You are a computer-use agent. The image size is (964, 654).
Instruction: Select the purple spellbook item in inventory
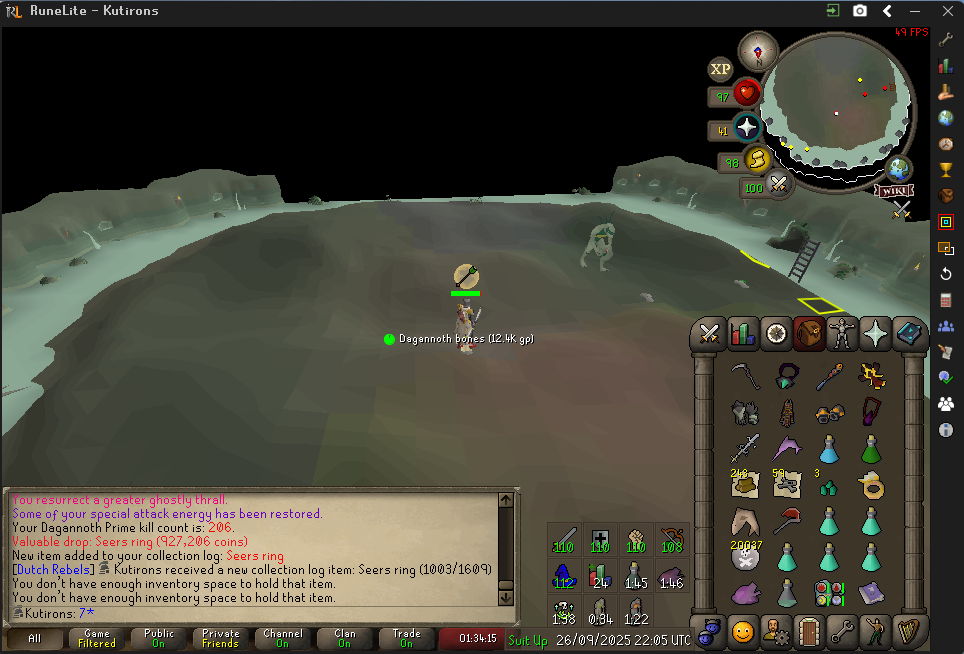(x=872, y=594)
